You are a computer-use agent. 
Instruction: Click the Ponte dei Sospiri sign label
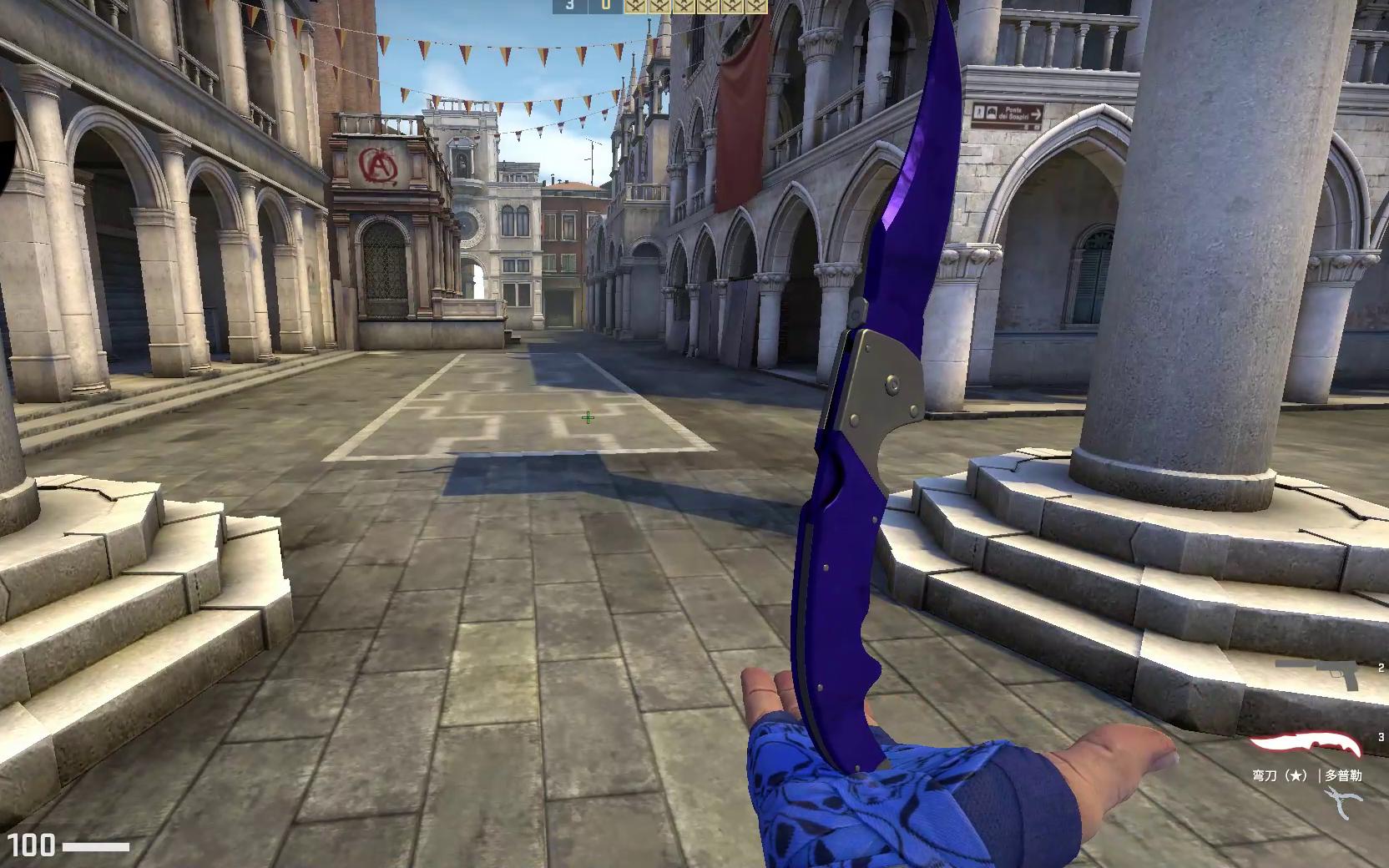pyautogui.click(x=1014, y=114)
